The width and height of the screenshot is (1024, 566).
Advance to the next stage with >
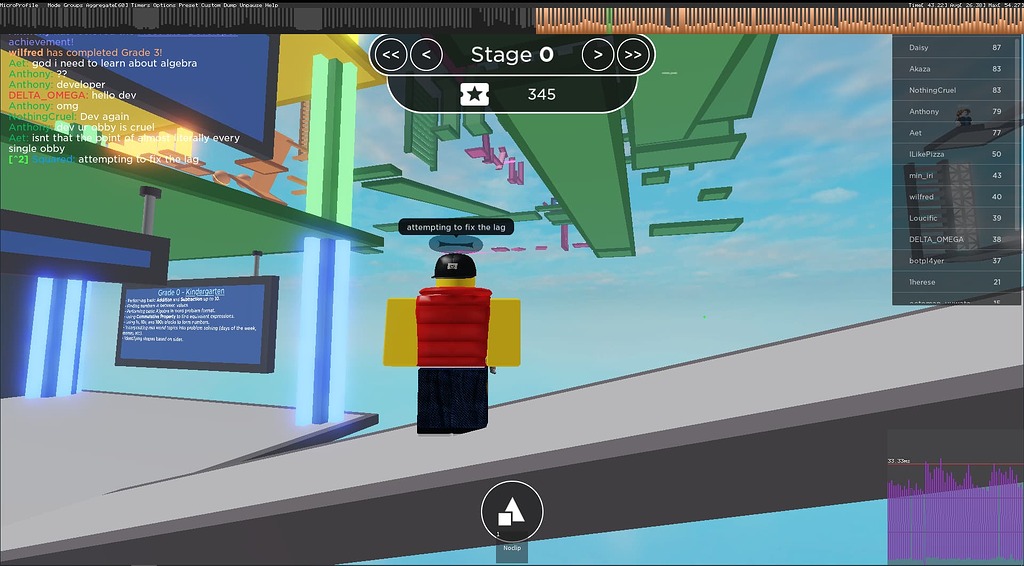(x=598, y=55)
